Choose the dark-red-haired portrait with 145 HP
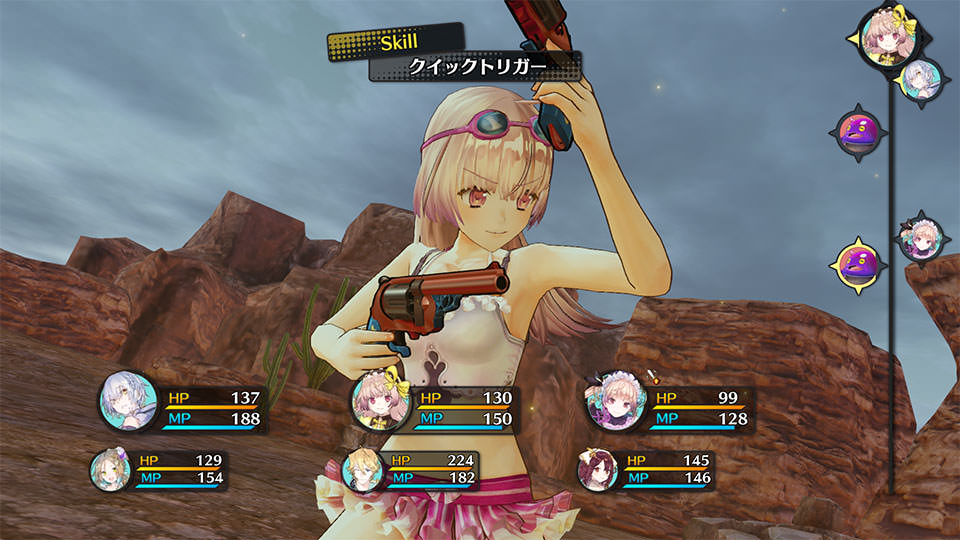 coord(597,468)
